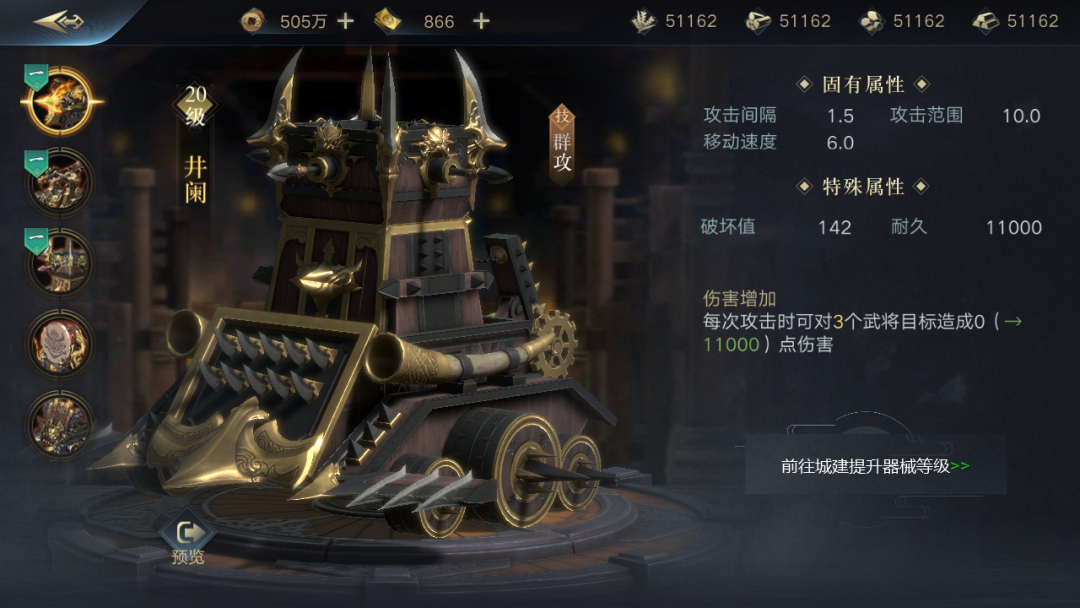Select the third siege engine in the list
The image size is (1080, 608).
pyautogui.click(x=60, y=262)
